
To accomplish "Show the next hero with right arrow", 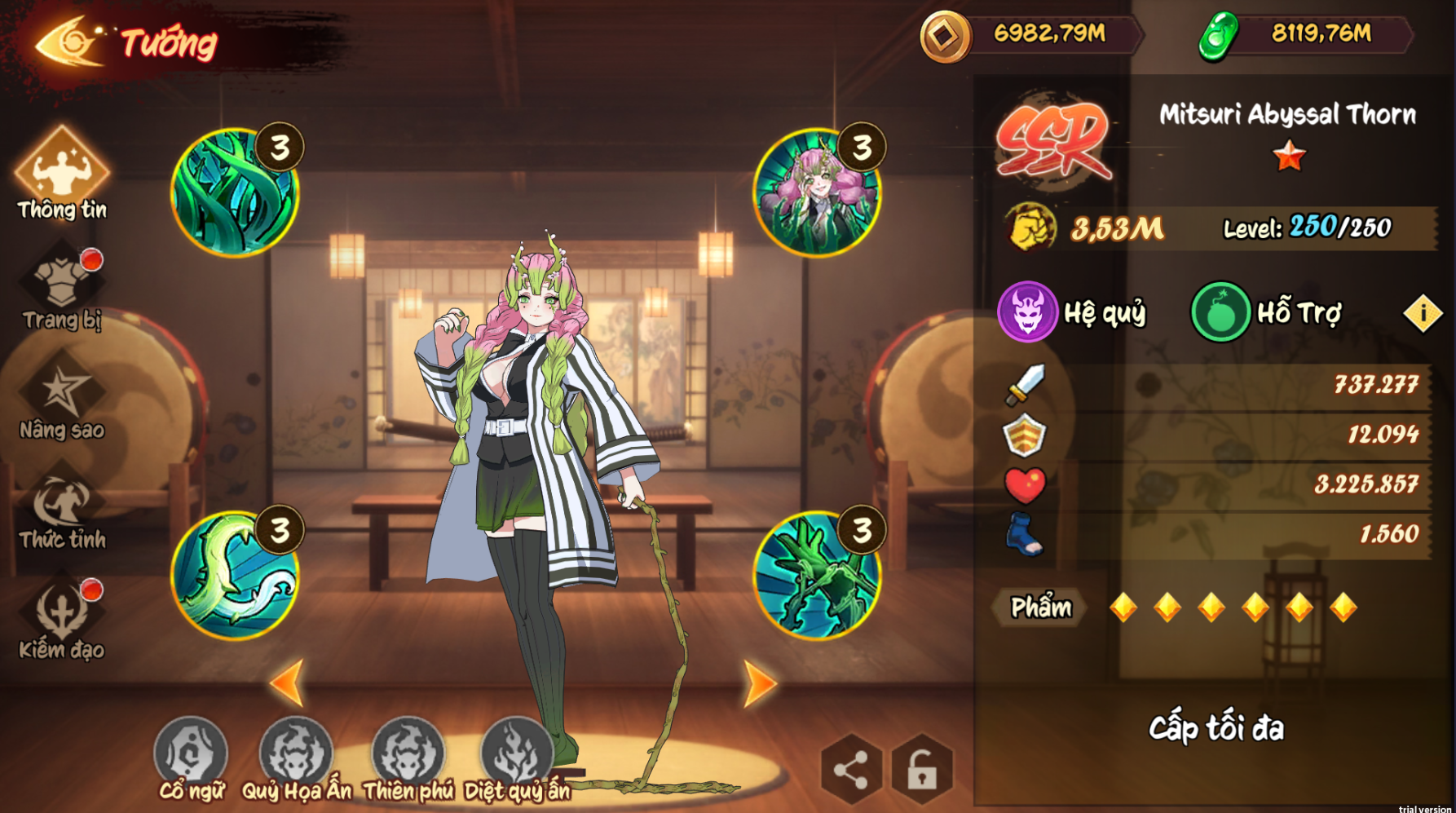I will [x=760, y=683].
